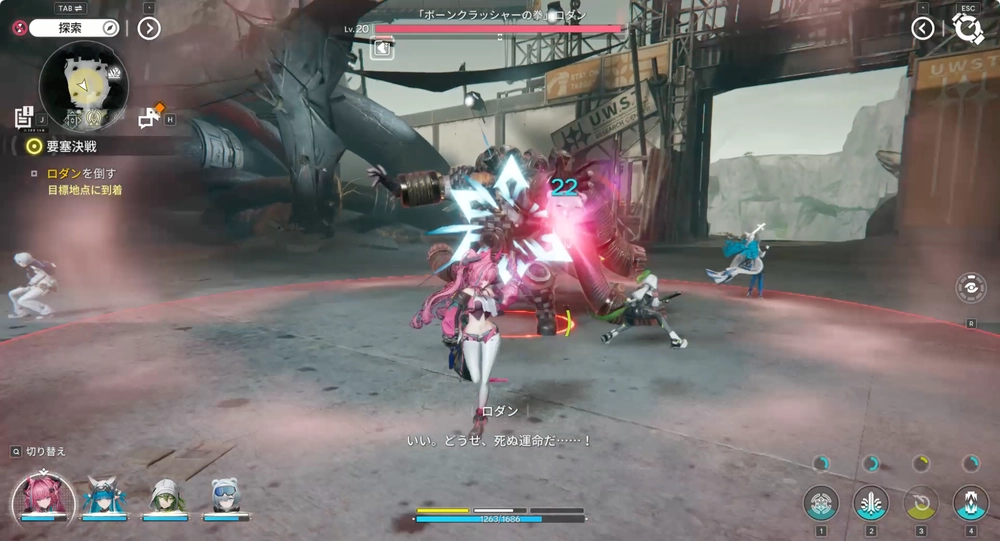
Task: Switch to the bear-hood goggles character portrait
Action: pyautogui.click(x=224, y=496)
